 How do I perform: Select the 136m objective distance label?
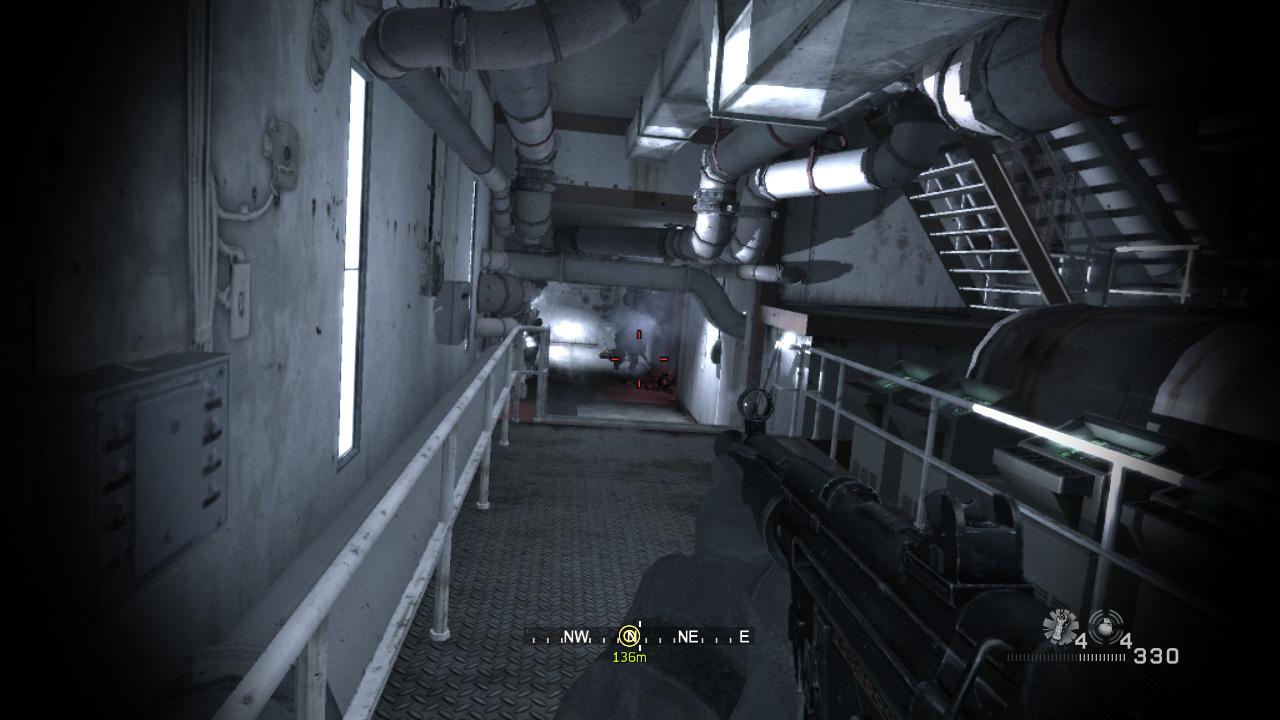coord(630,657)
